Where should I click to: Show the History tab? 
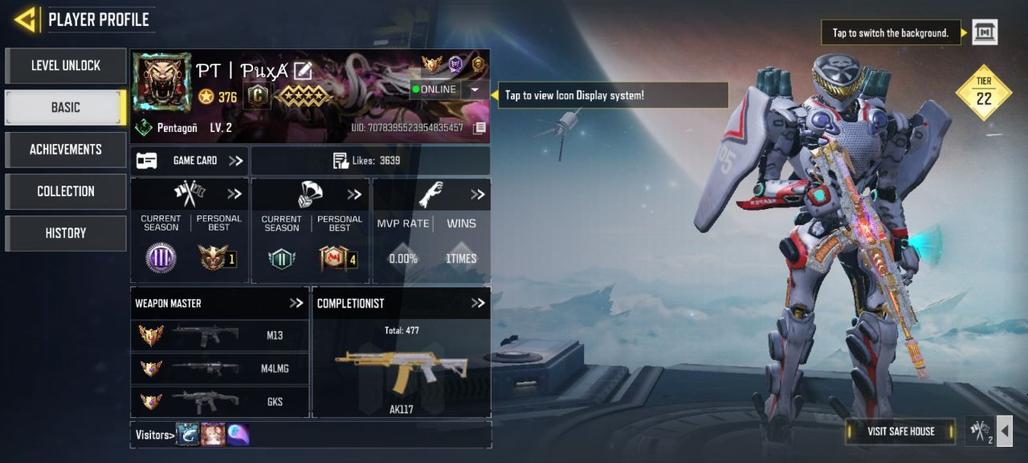click(x=66, y=234)
